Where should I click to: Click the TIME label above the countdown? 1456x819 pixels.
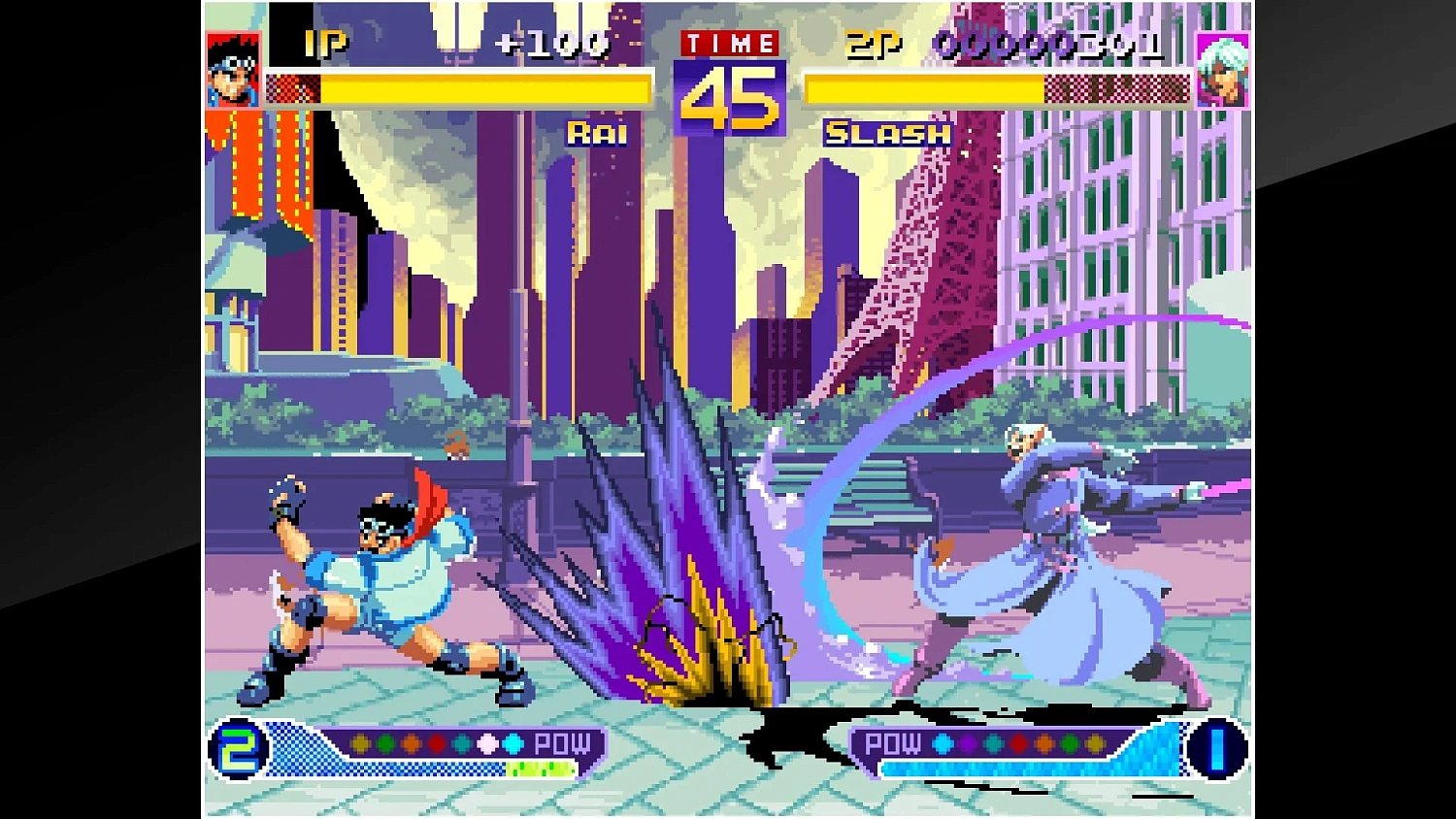(x=730, y=43)
